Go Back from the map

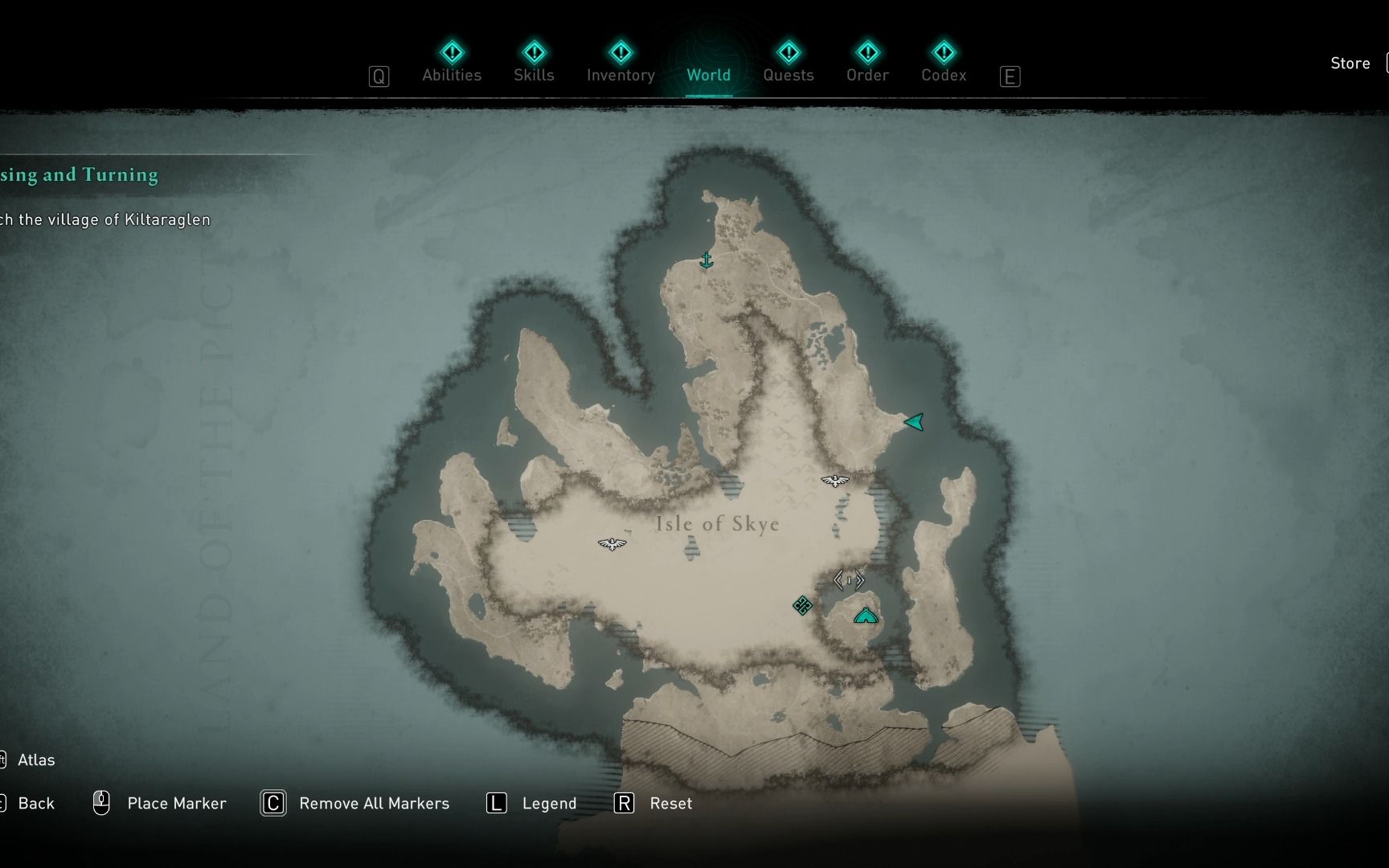[35, 803]
